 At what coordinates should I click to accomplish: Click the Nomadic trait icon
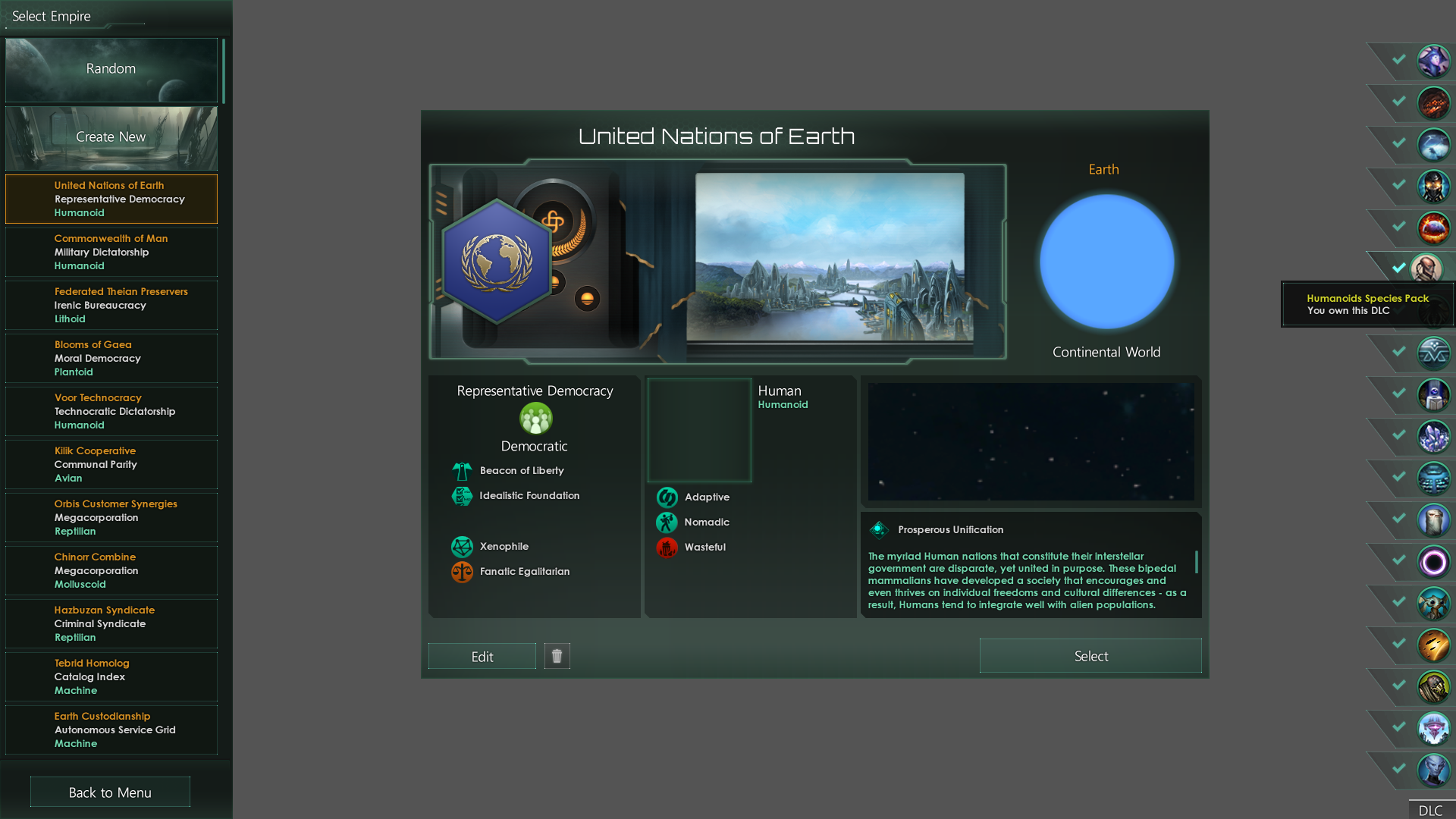click(x=667, y=522)
